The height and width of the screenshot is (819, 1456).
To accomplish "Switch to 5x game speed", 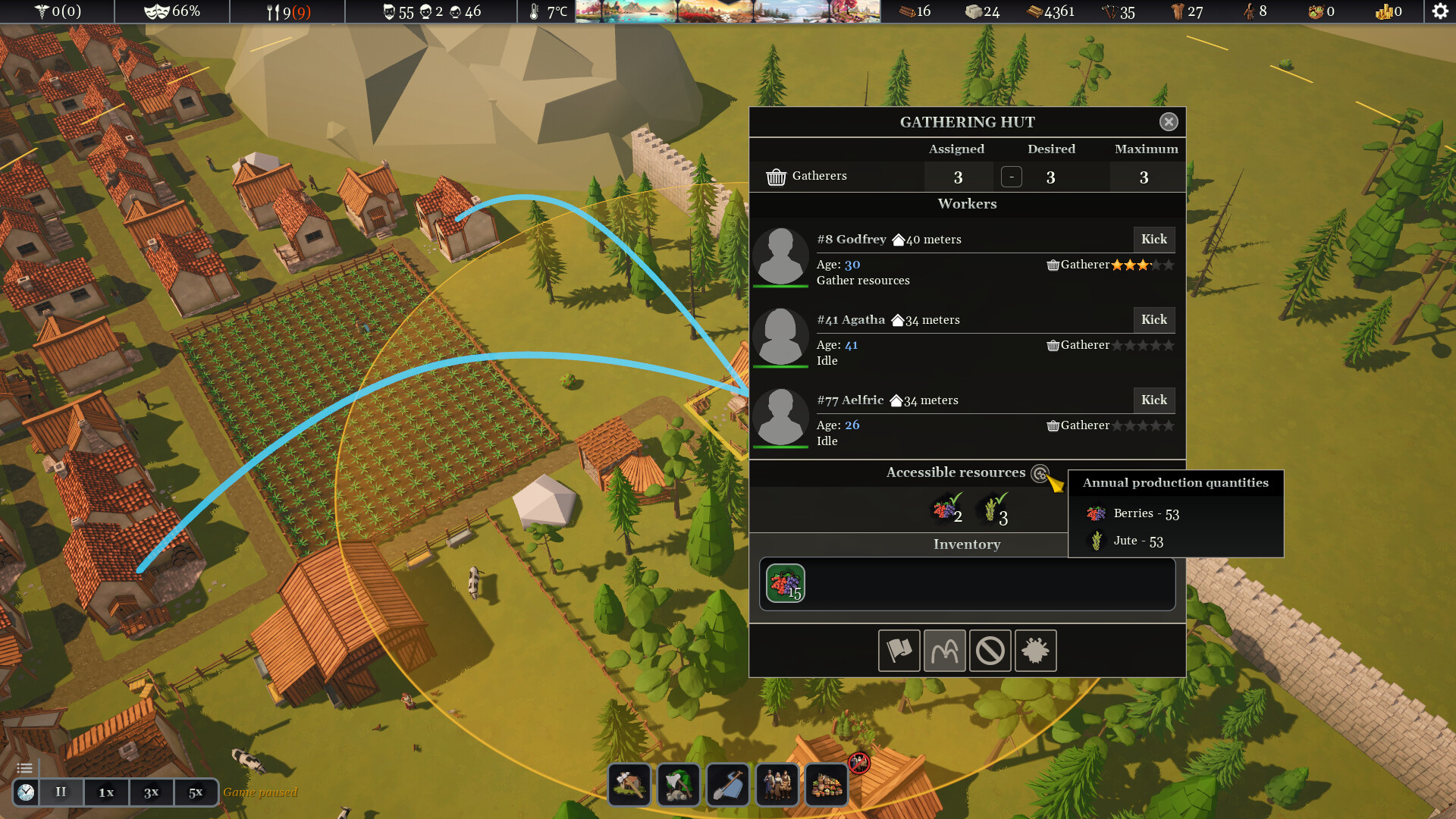I will tap(196, 792).
